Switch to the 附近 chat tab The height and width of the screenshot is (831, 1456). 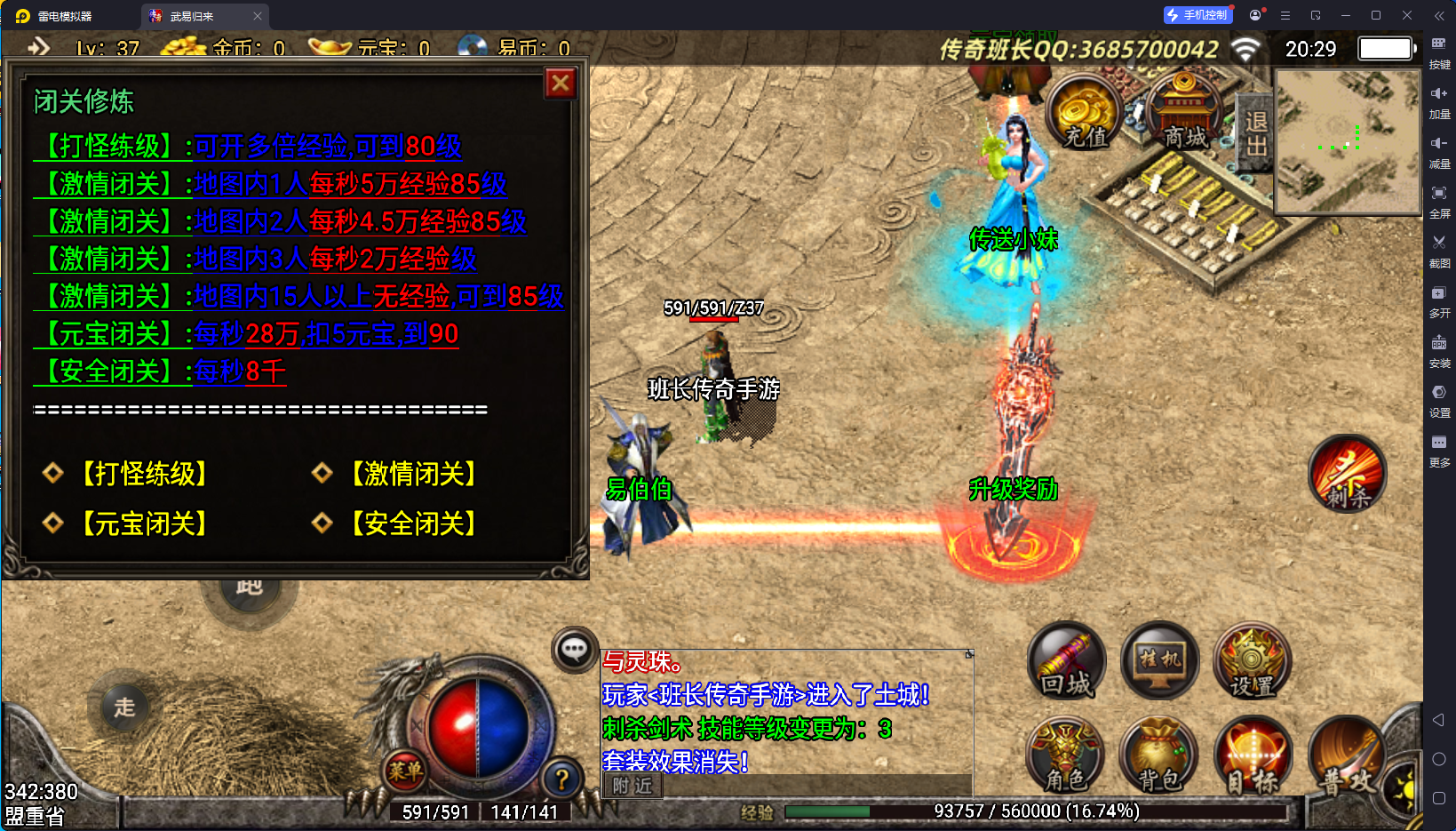632,786
